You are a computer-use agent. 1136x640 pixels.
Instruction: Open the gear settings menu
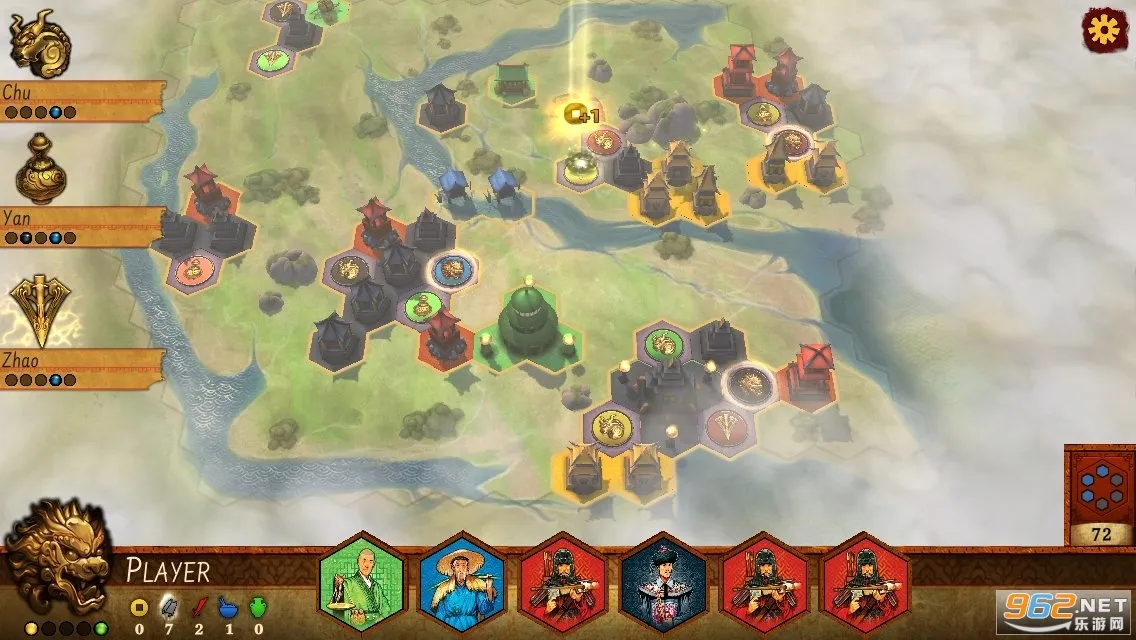1105,29
